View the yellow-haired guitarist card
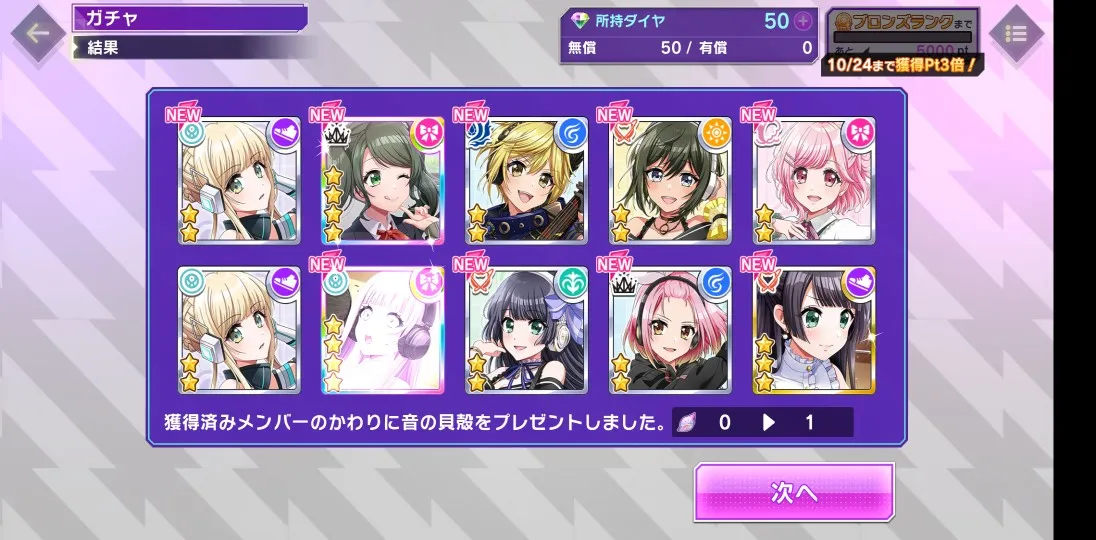This screenshot has width=1096, height=540. (x=527, y=180)
